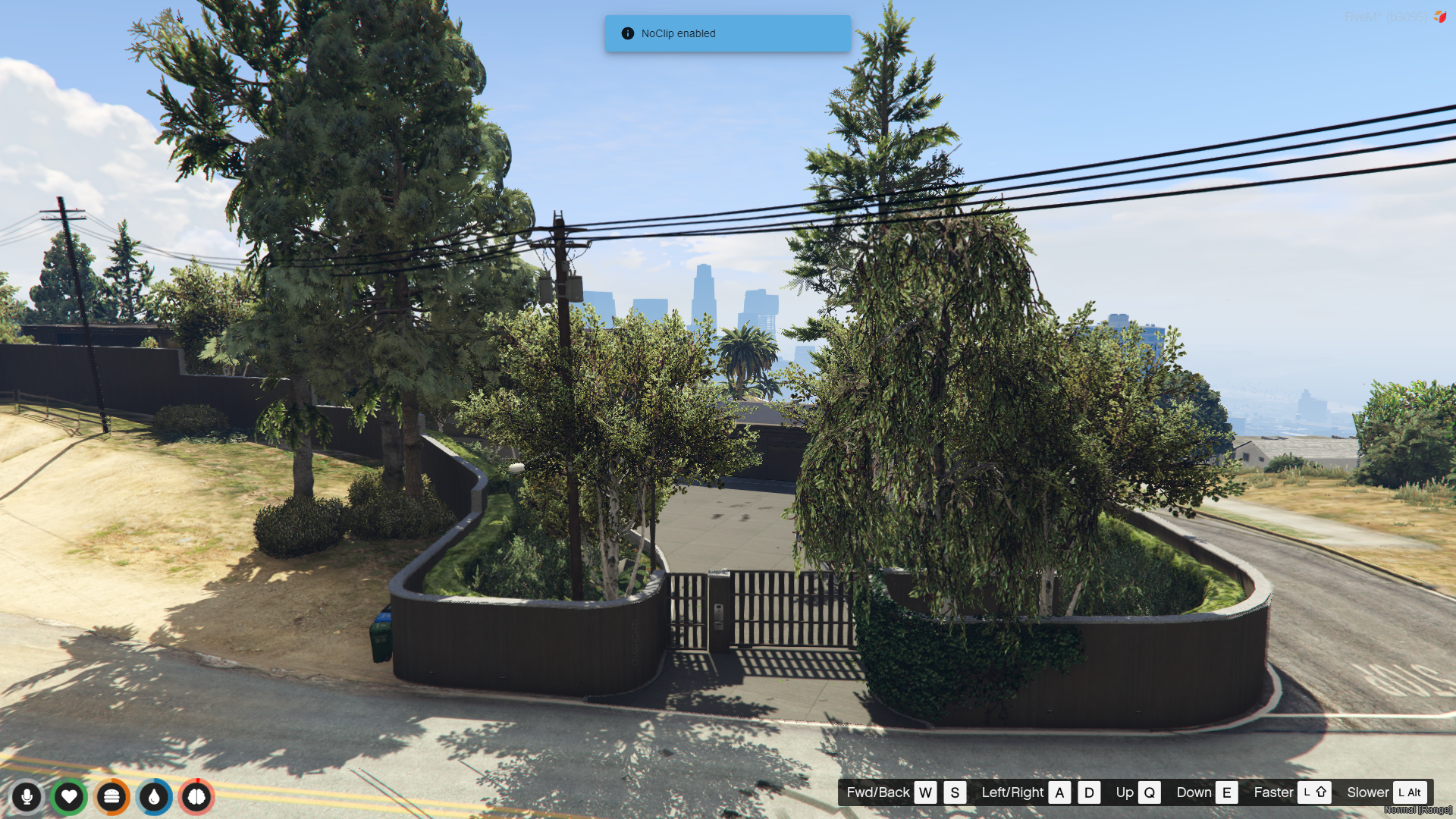This screenshot has width=1456, height=819.
Task: Select the heart health status icon
Action: pyautogui.click(x=69, y=796)
